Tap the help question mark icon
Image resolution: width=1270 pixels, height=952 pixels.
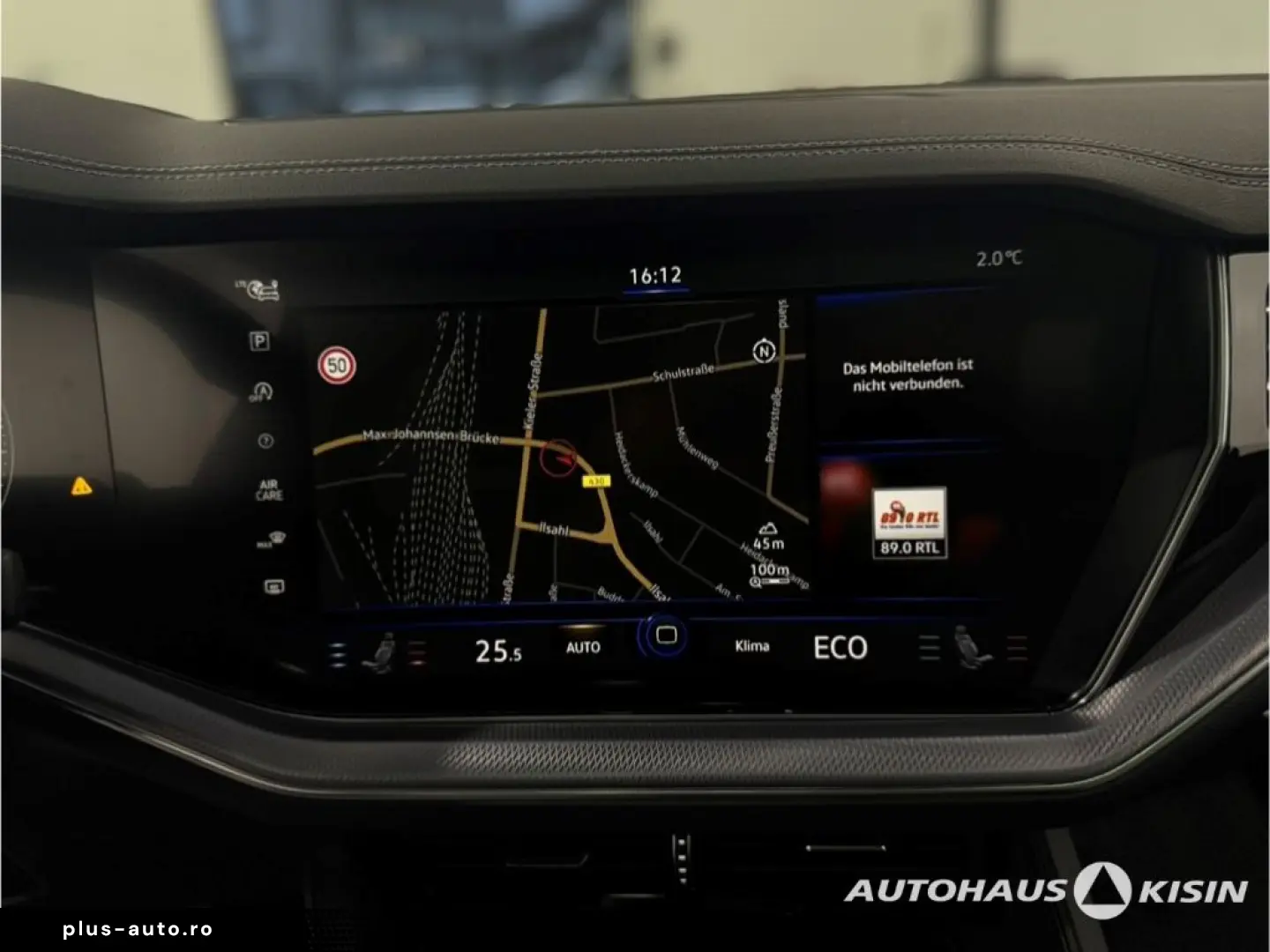[265, 441]
